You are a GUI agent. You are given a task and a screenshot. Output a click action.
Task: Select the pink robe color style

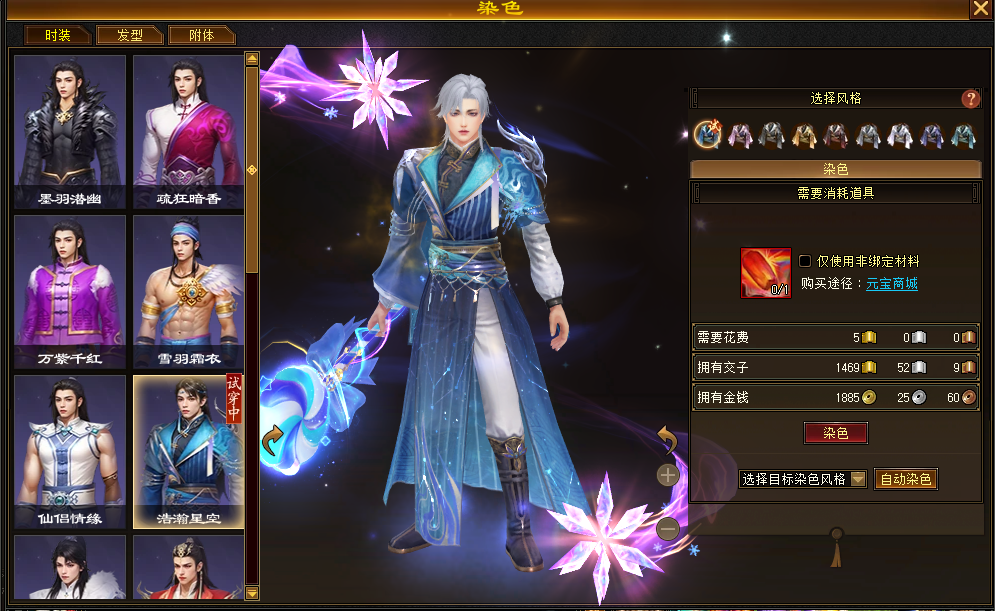tap(740, 135)
